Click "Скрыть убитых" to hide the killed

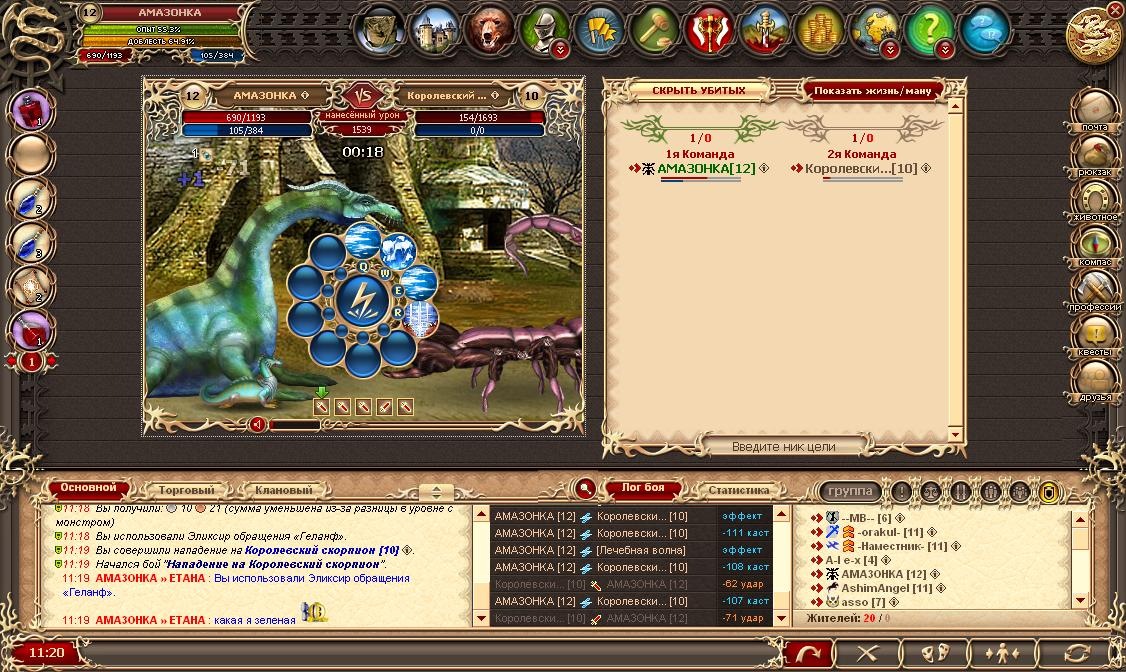click(699, 90)
